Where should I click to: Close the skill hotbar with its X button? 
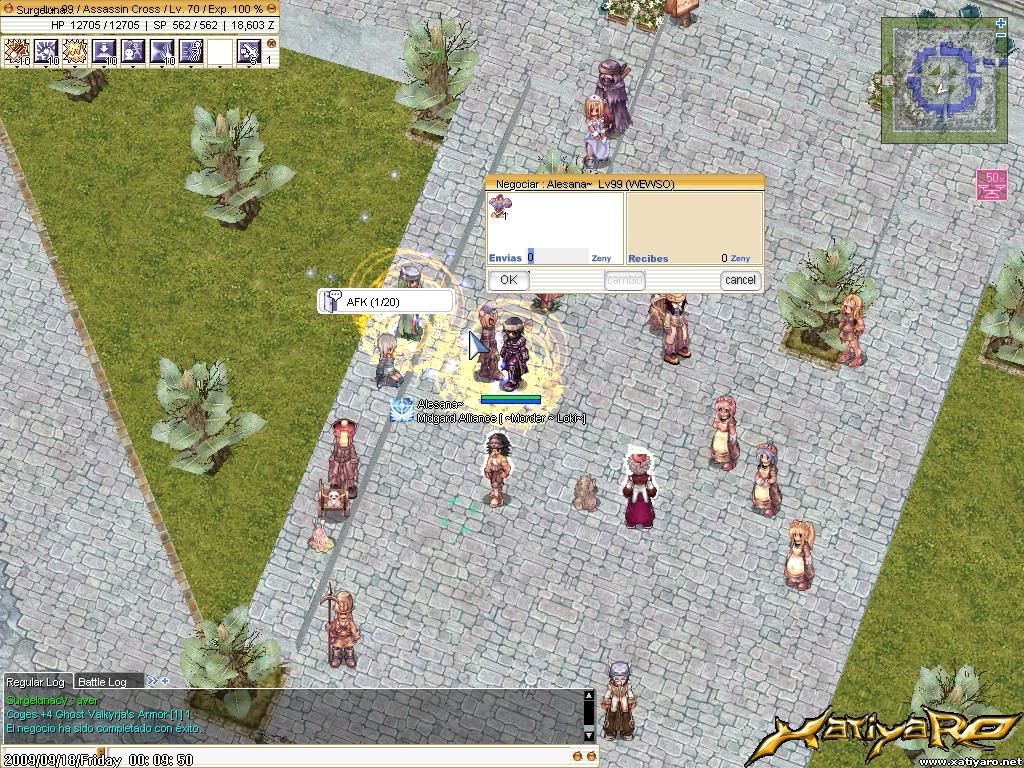270,44
